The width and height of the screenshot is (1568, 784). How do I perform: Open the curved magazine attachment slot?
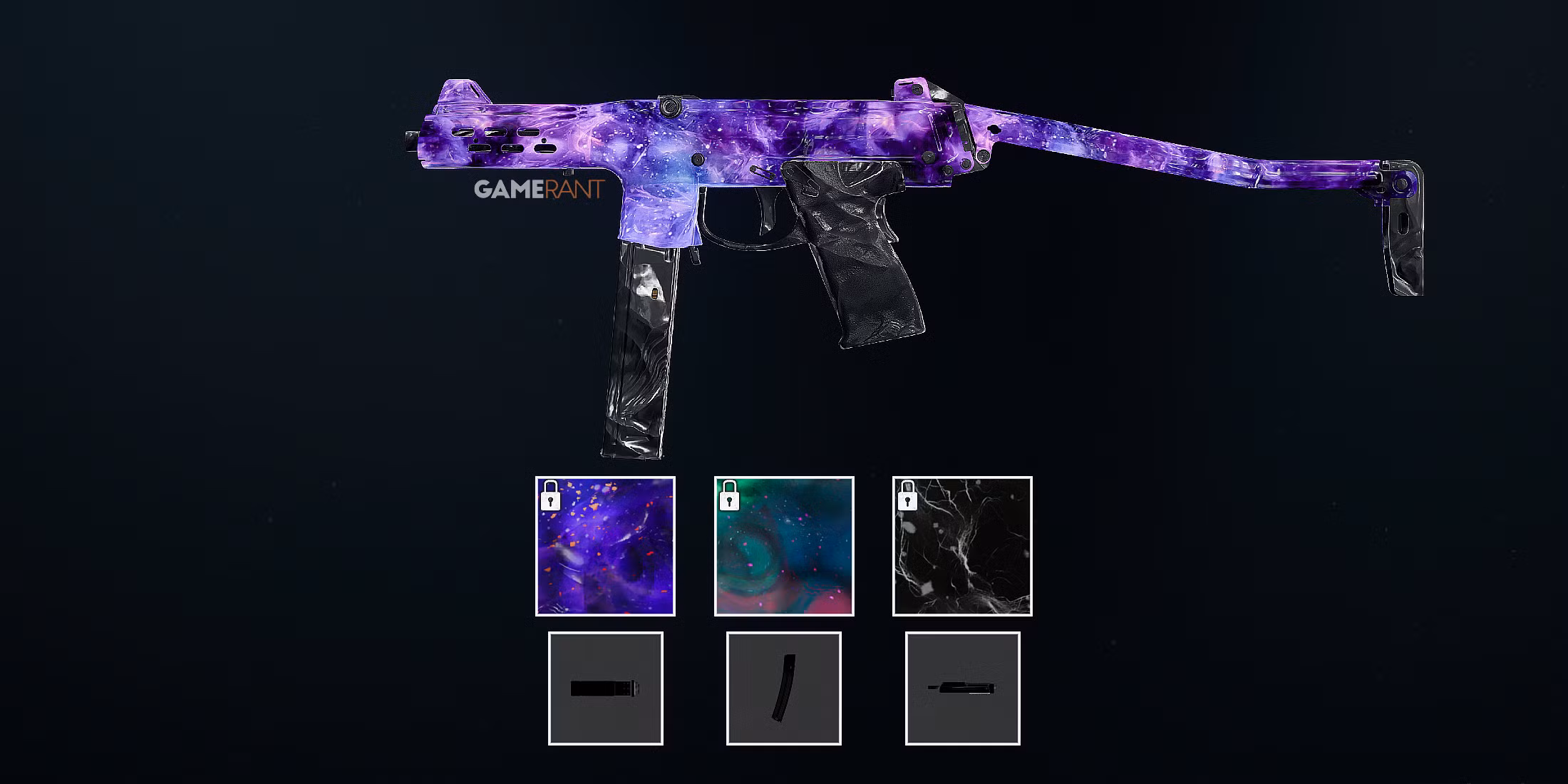[x=784, y=688]
